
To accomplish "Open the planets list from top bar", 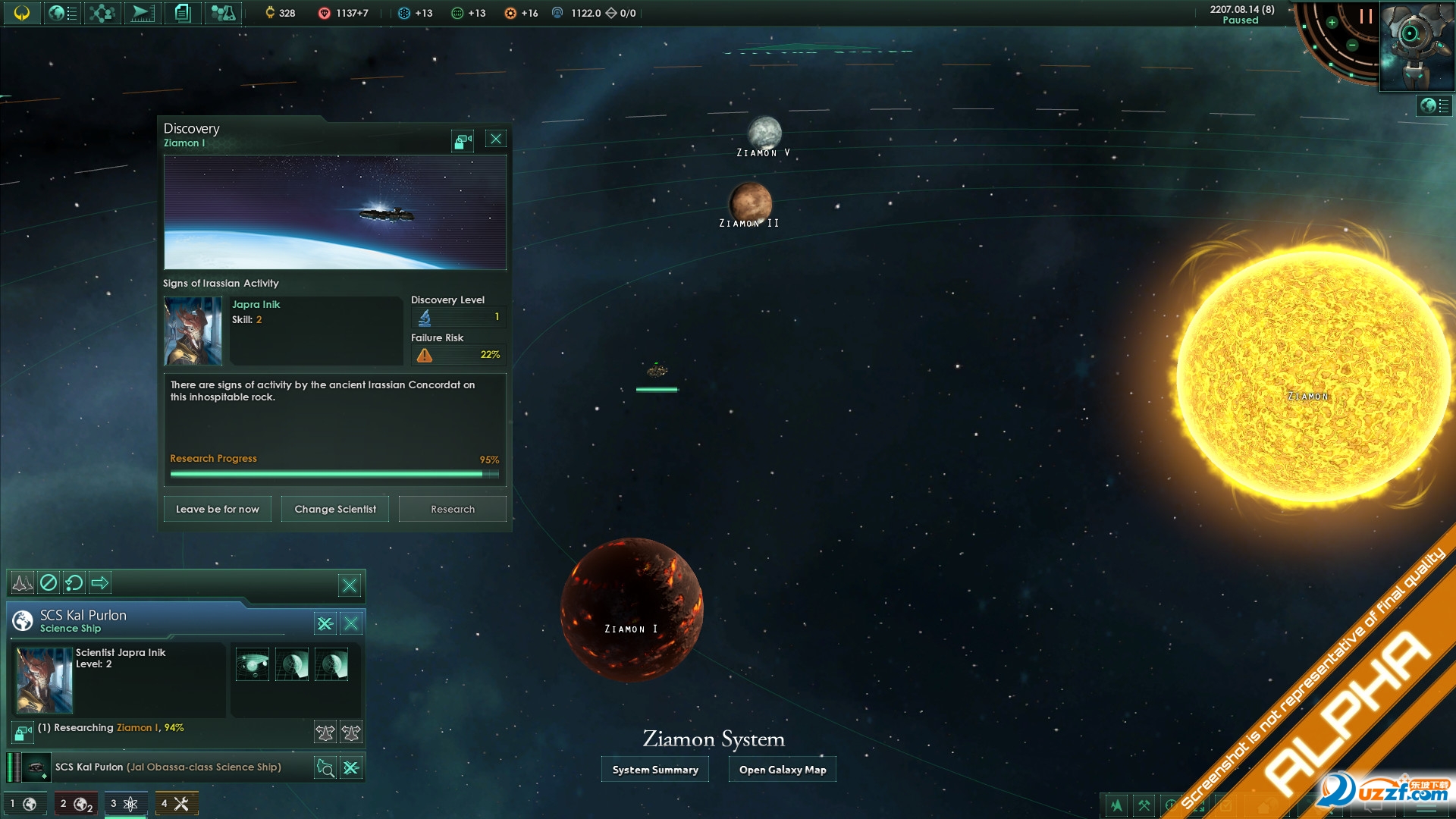I will (61, 13).
